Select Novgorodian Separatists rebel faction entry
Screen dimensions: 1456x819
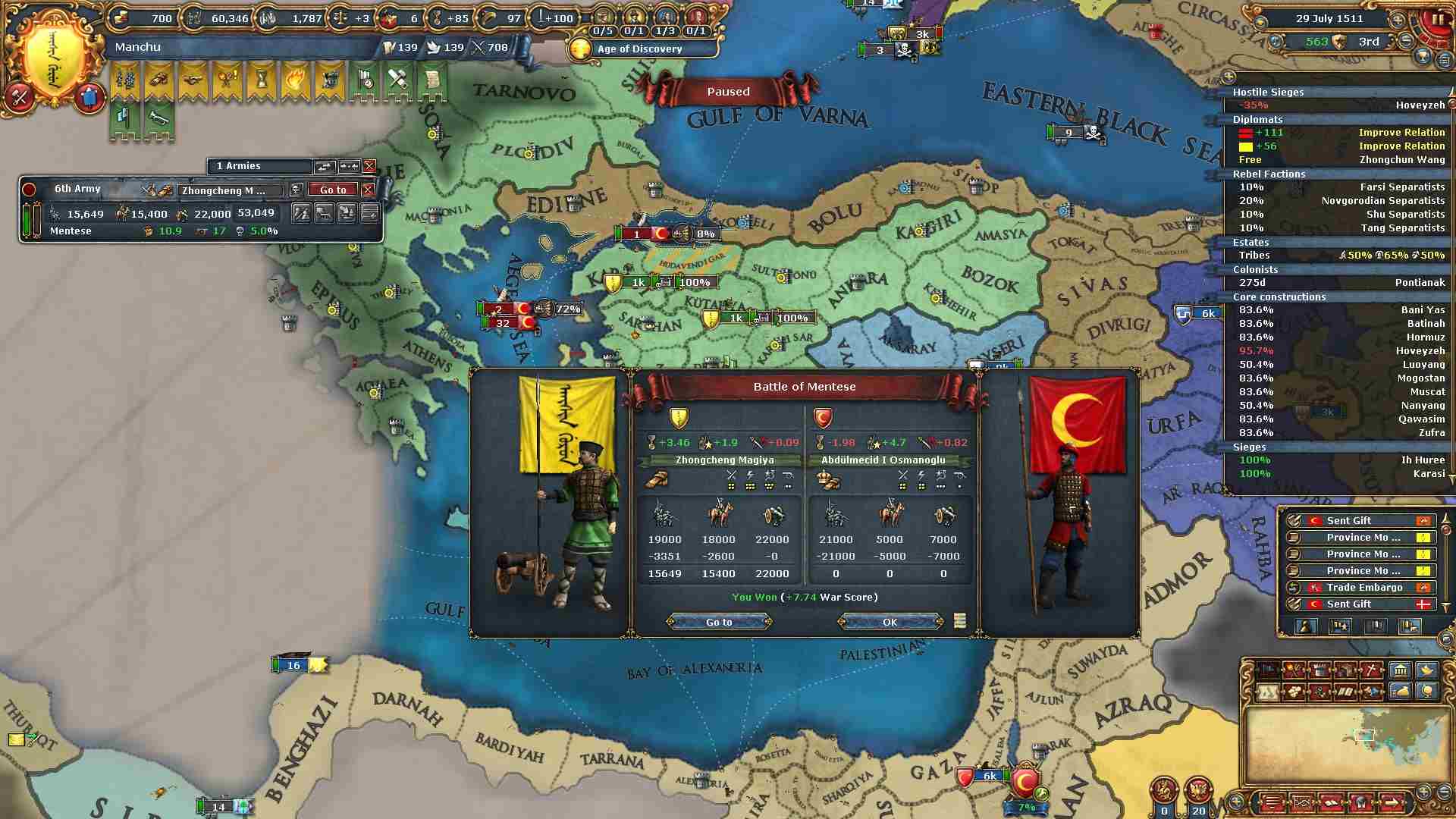1338,201
